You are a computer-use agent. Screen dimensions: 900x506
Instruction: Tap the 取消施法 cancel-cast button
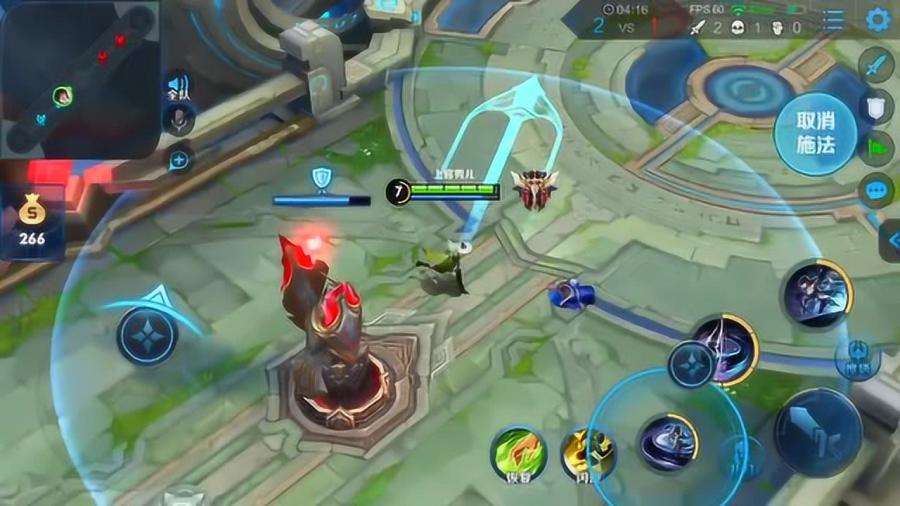(815, 134)
